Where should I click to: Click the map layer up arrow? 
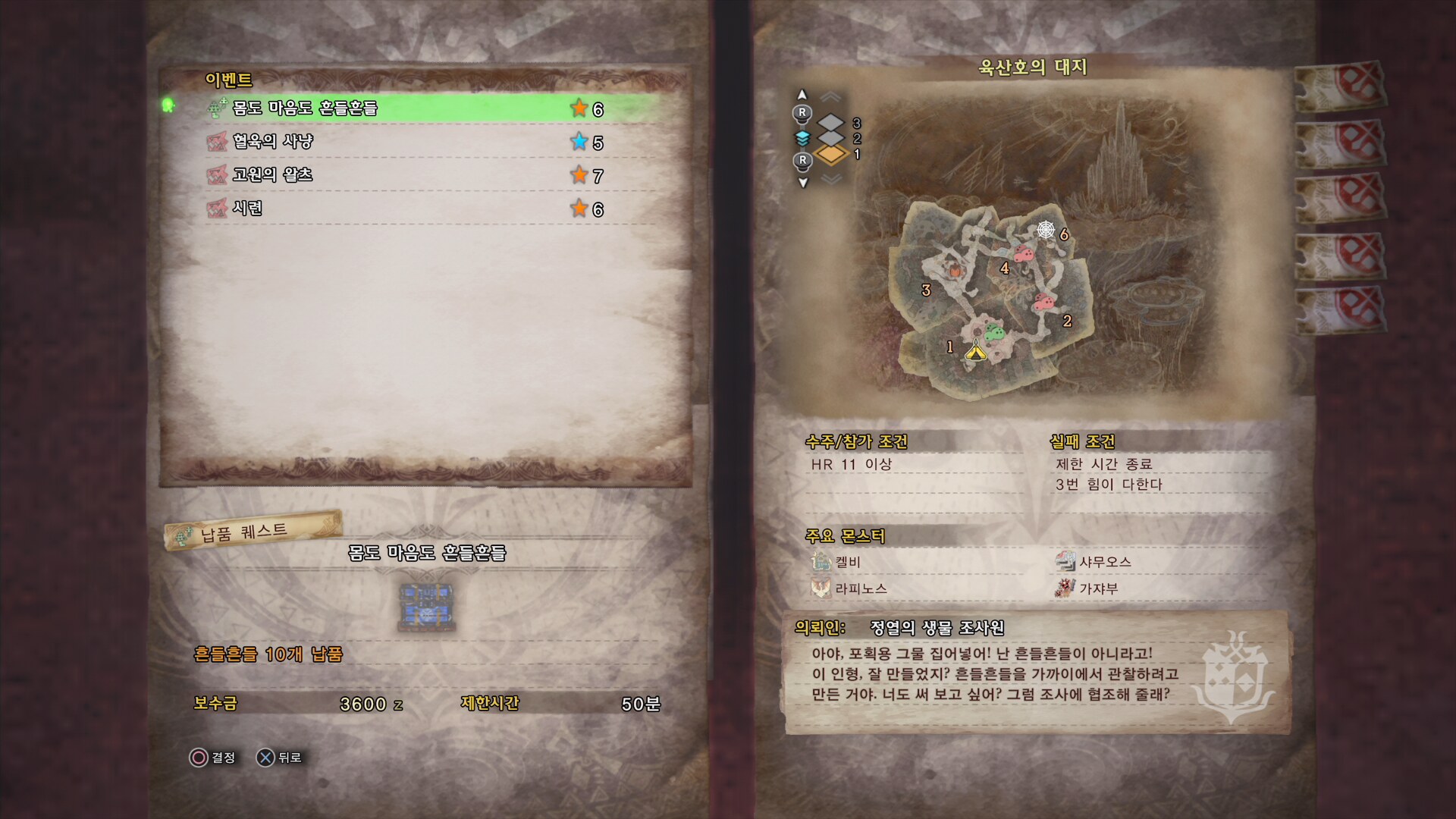(x=802, y=95)
